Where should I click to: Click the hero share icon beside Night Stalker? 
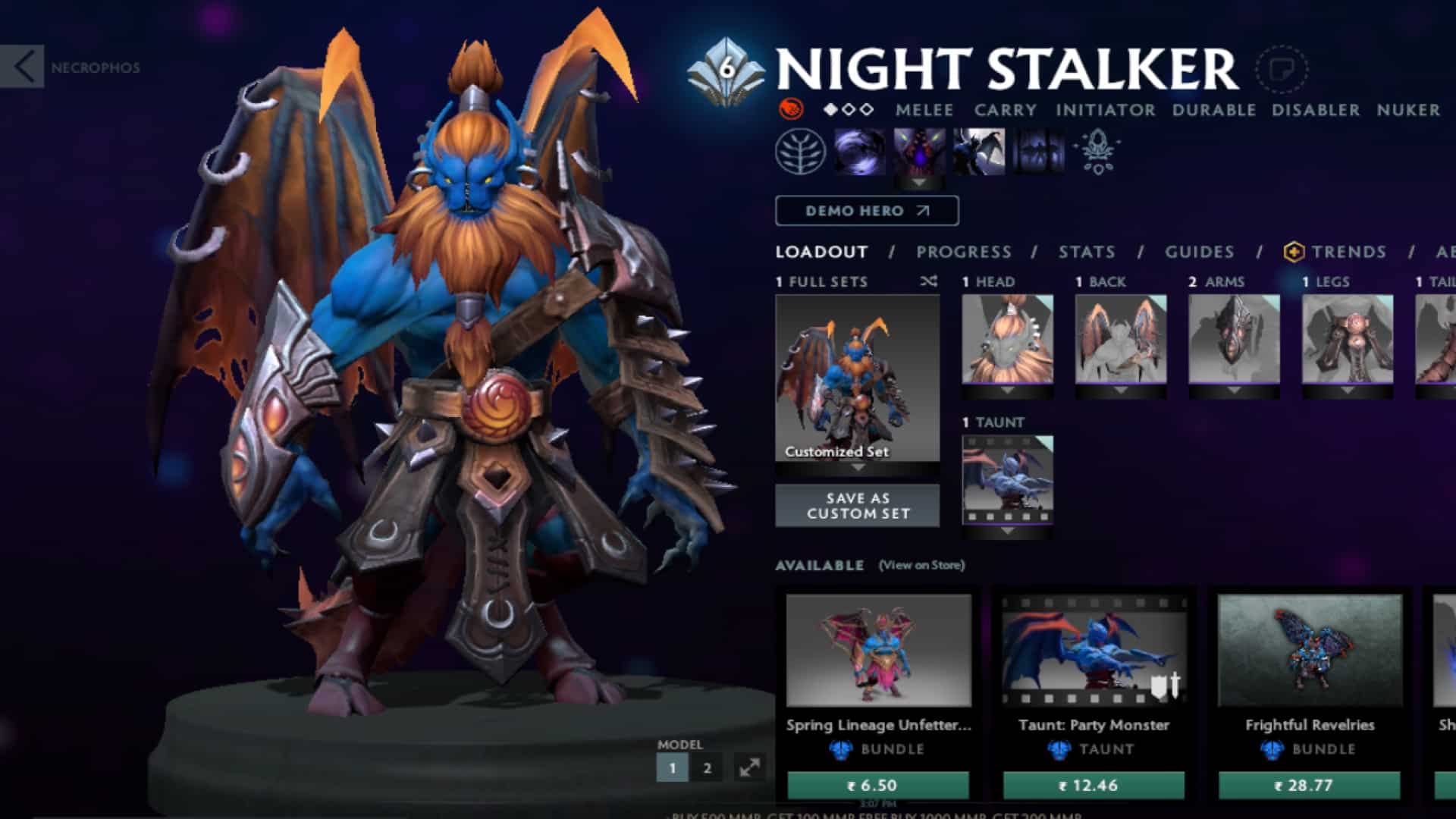(x=1282, y=68)
